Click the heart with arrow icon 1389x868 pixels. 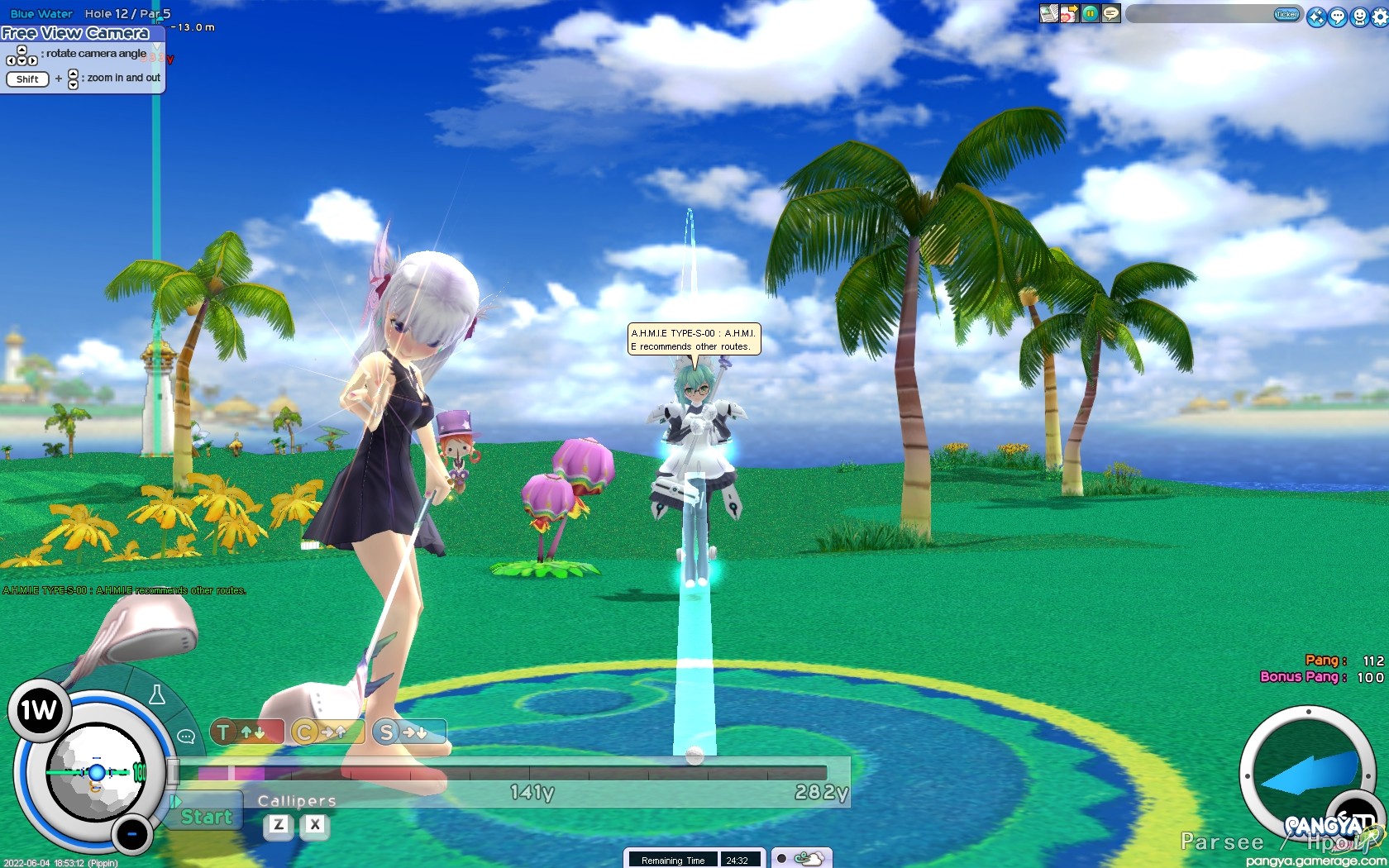[x=1069, y=13]
